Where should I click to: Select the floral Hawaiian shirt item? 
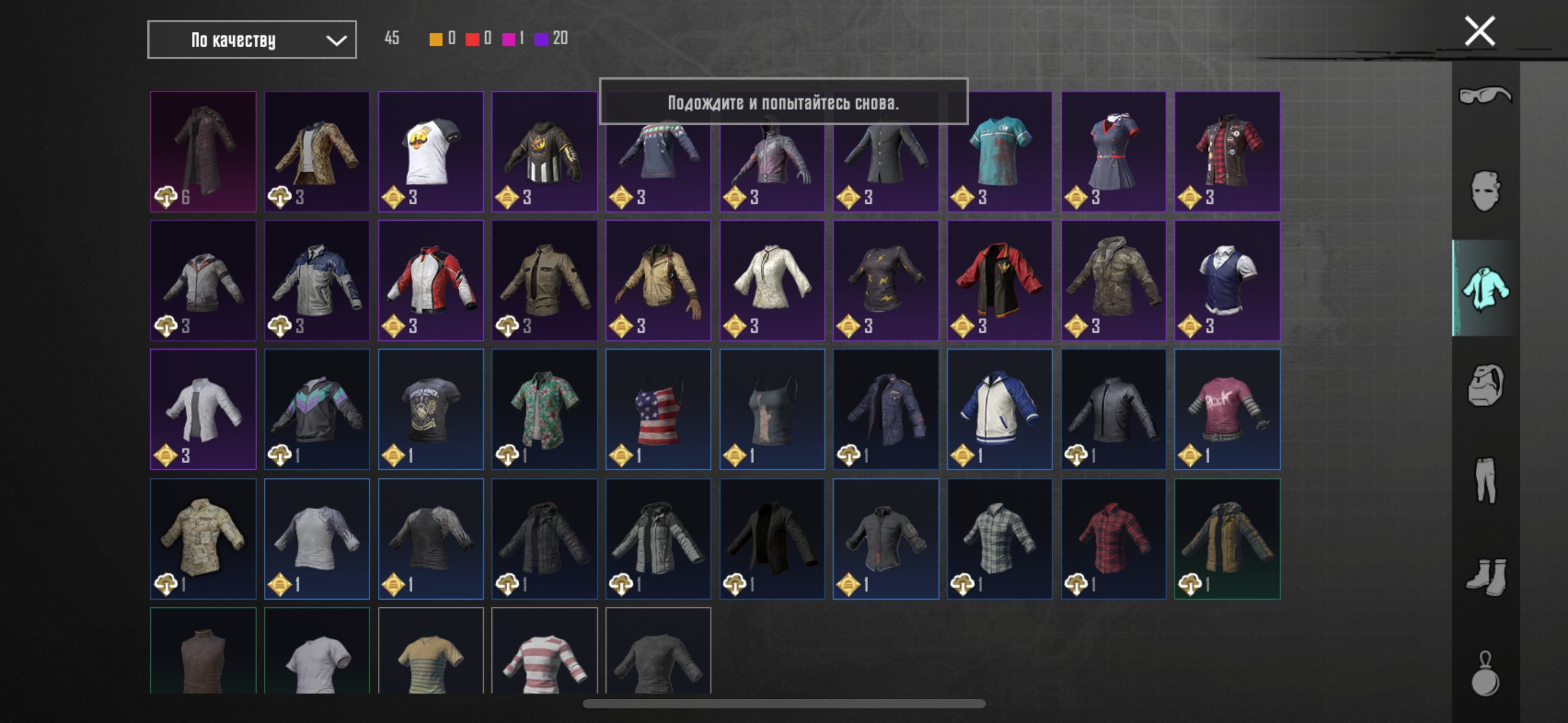point(544,409)
